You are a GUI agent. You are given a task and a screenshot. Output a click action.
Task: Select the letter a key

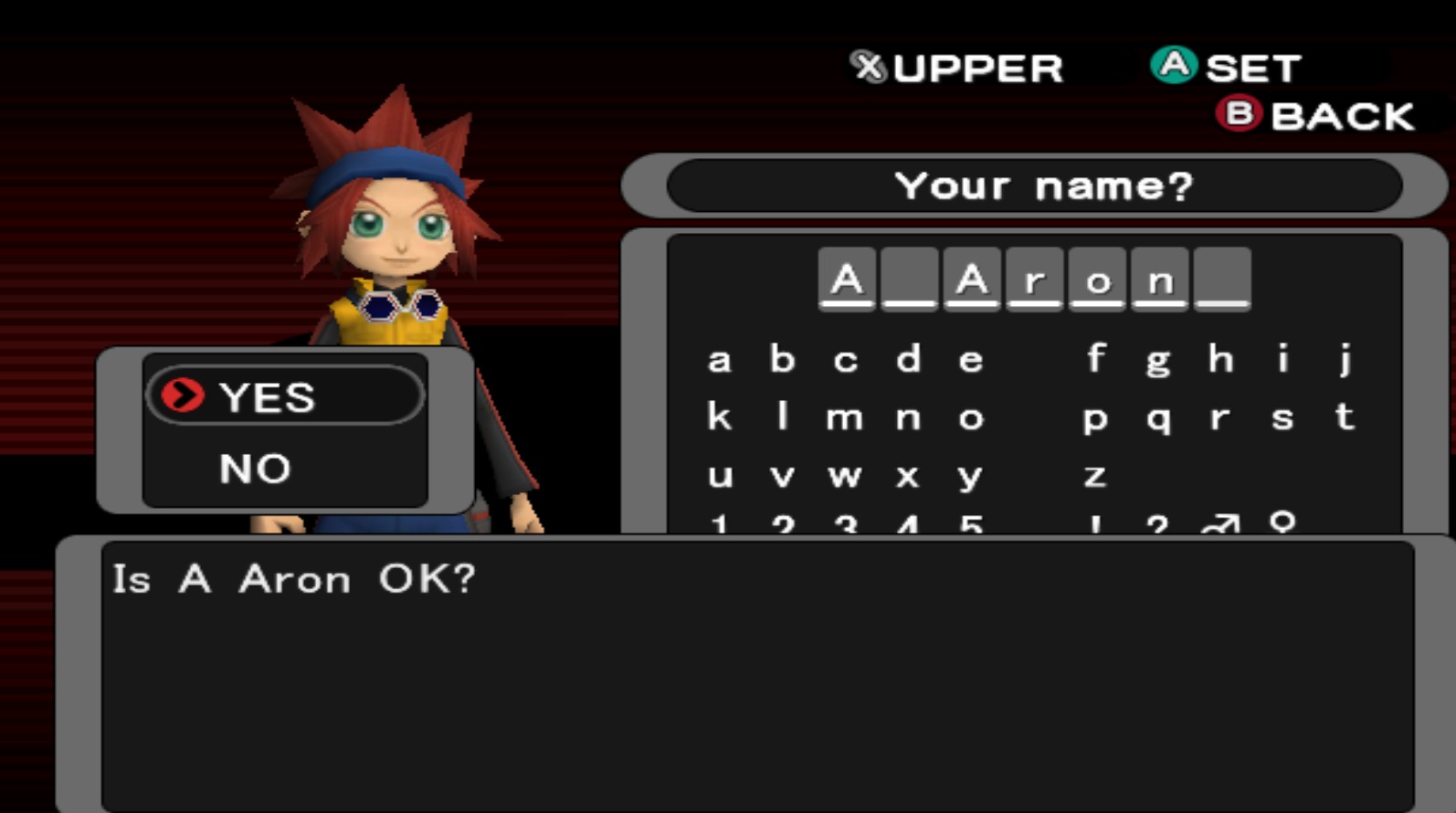coord(720,360)
